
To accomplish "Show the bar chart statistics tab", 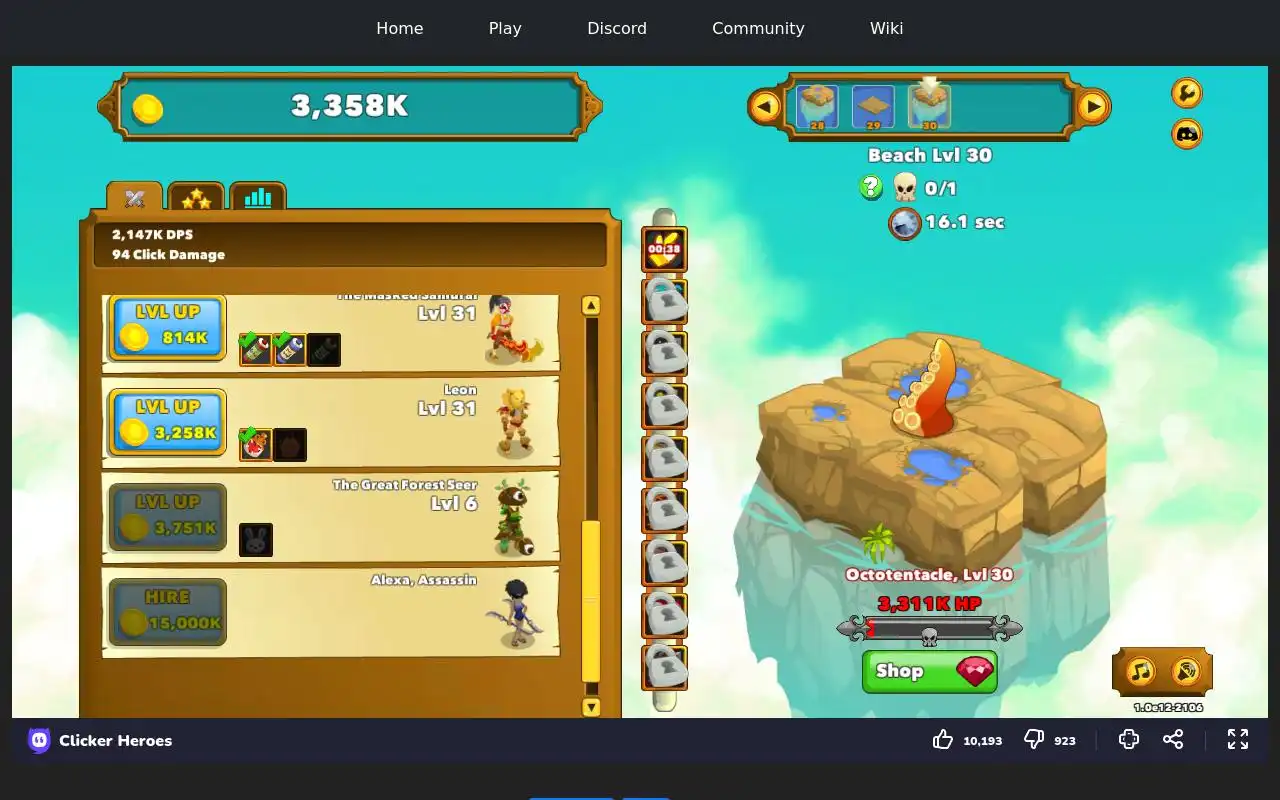I will [x=258, y=198].
